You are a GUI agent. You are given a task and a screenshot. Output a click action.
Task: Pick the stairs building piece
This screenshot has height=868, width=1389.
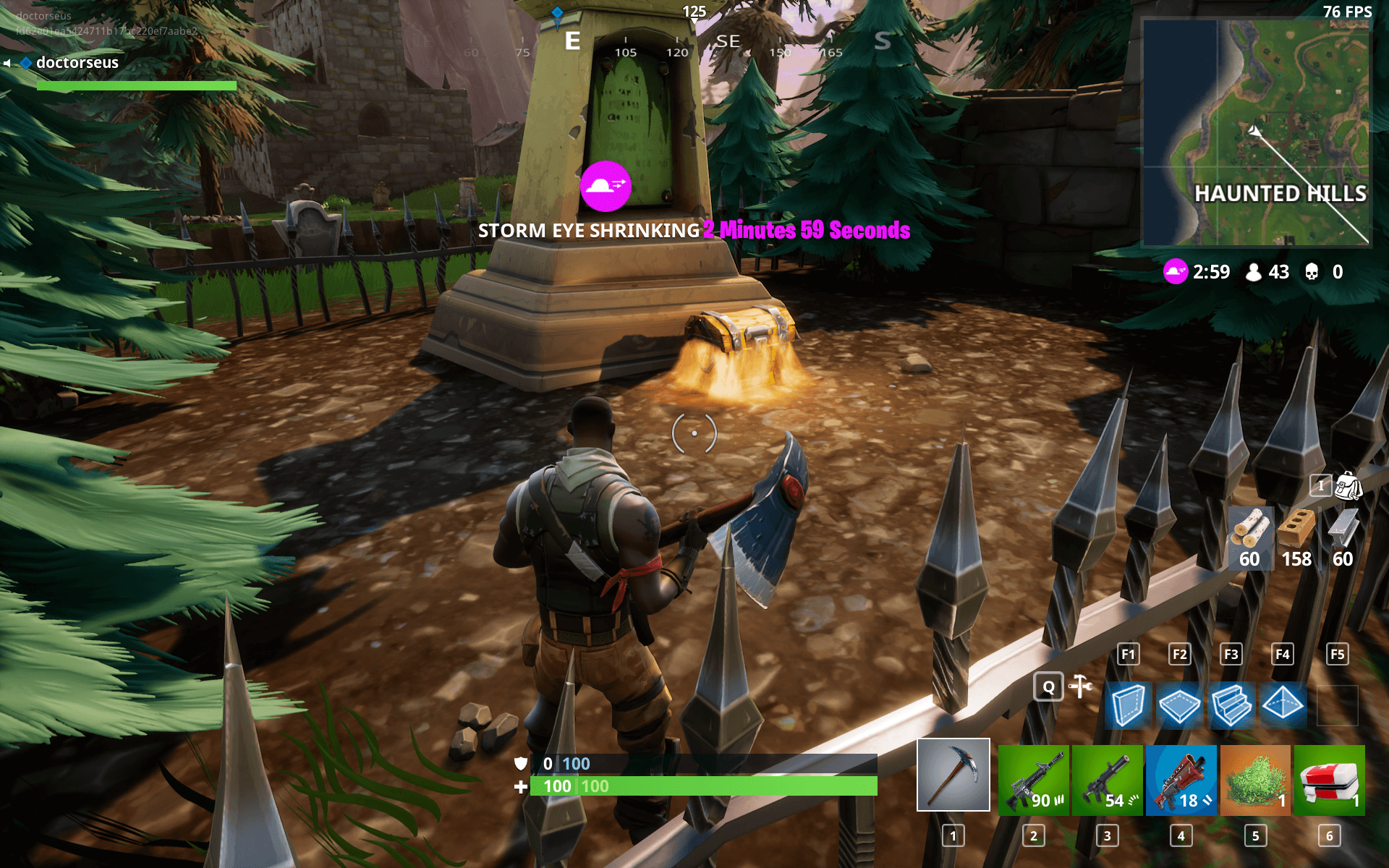click(1231, 705)
